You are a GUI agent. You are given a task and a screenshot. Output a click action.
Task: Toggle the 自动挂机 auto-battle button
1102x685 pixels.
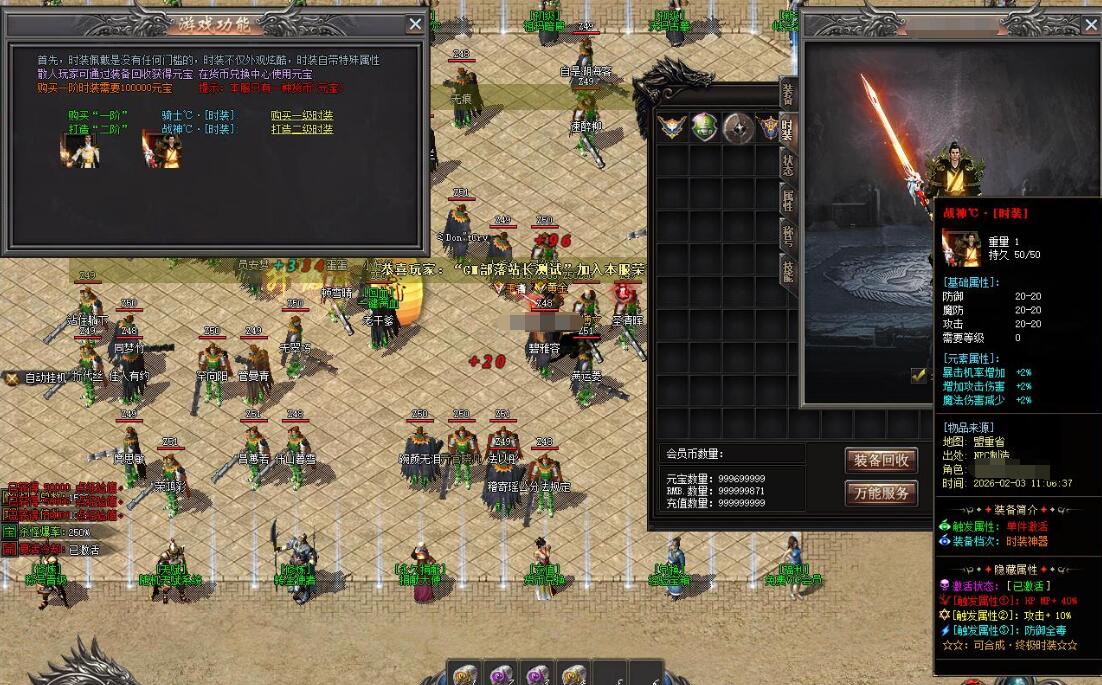[37, 378]
